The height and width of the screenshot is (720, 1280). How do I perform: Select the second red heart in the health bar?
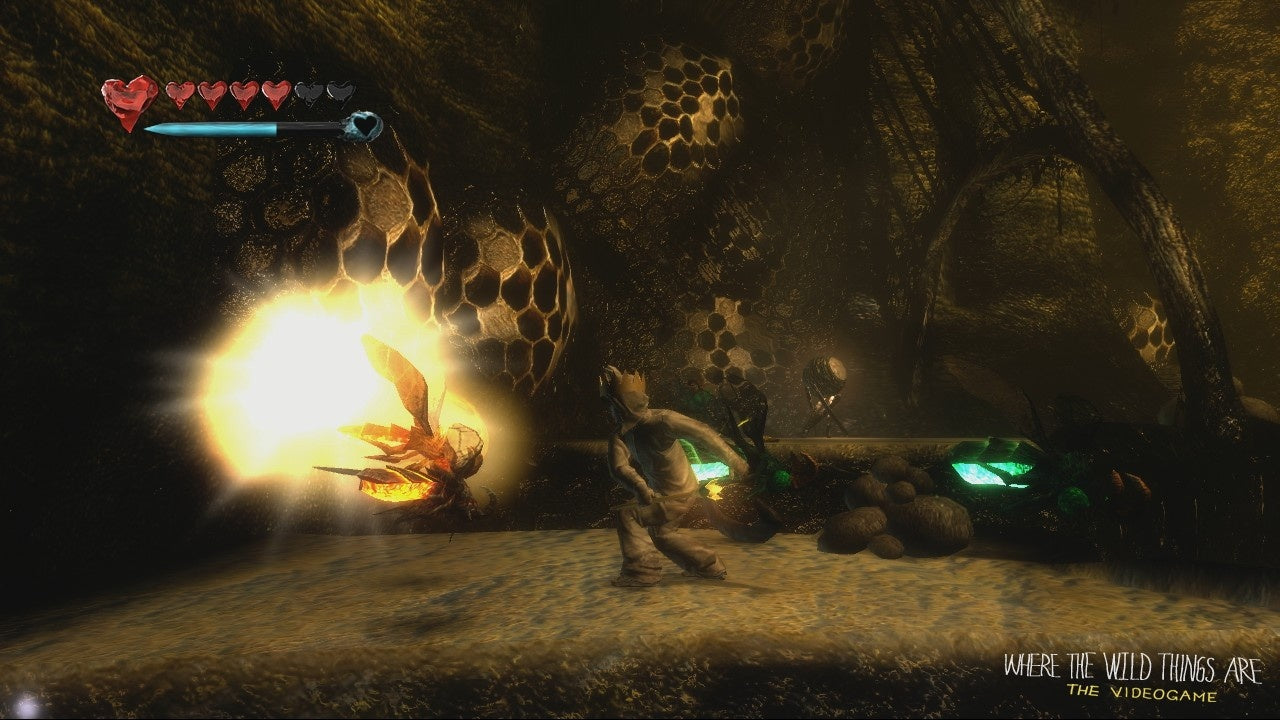(180, 94)
